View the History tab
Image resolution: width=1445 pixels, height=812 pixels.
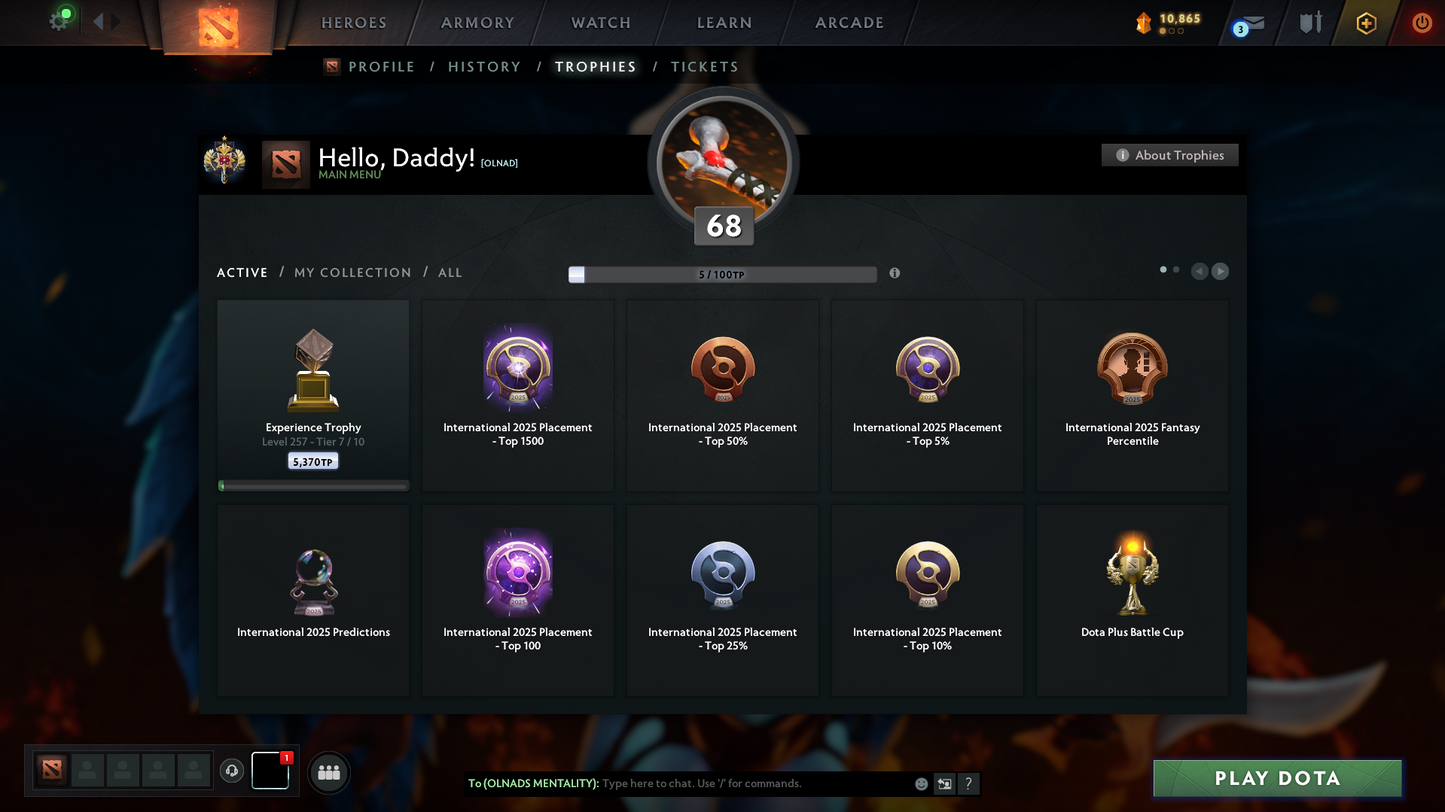point(484,67)
